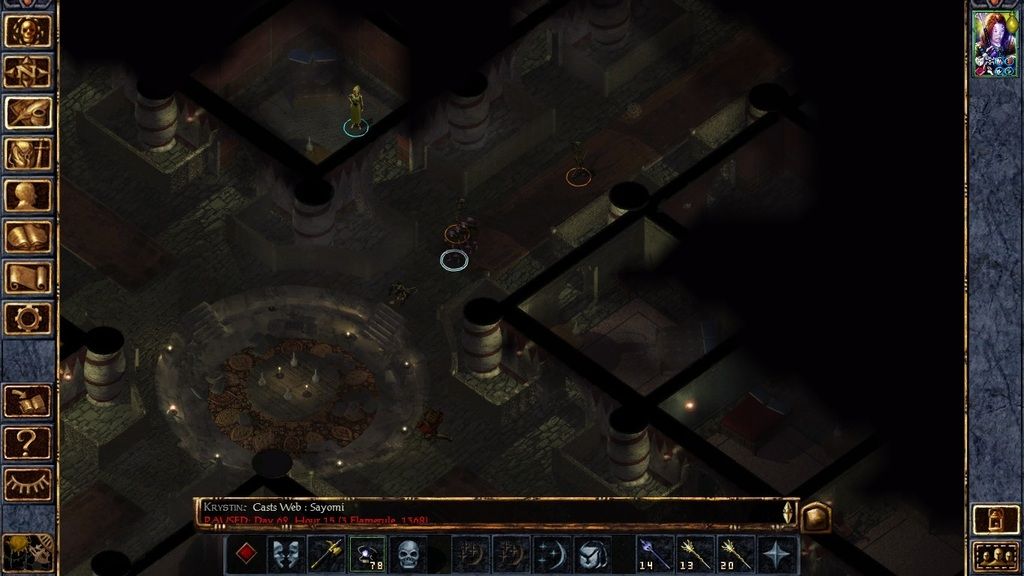Viewport: 1024px width, 576px height.
Task: Open the mage spellbook
Action: pos(28,236)
